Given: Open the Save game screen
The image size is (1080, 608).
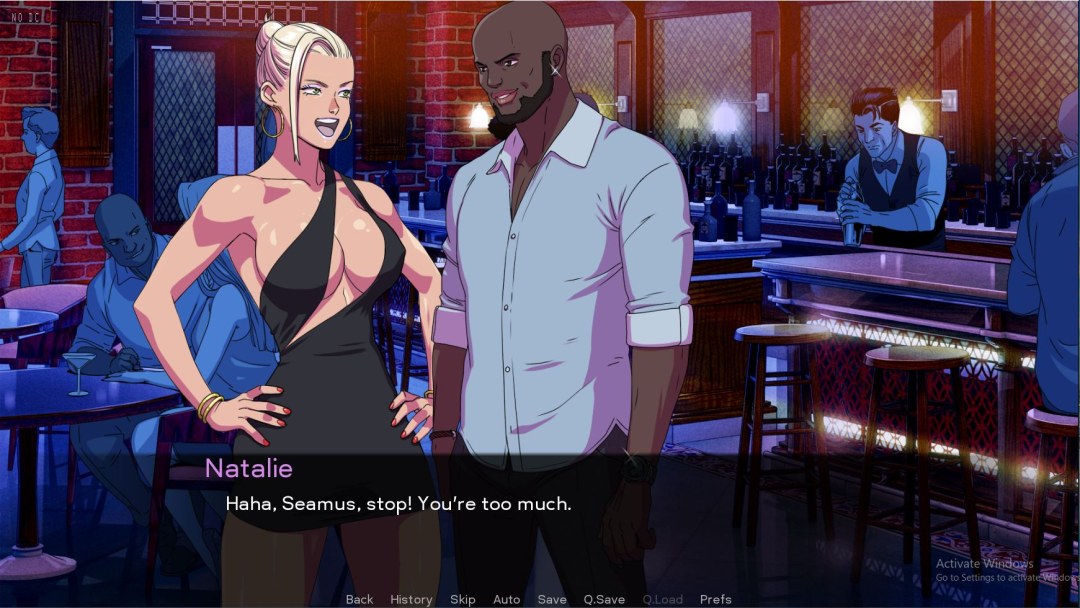Looking at the screenshot, I should (552, 599).
